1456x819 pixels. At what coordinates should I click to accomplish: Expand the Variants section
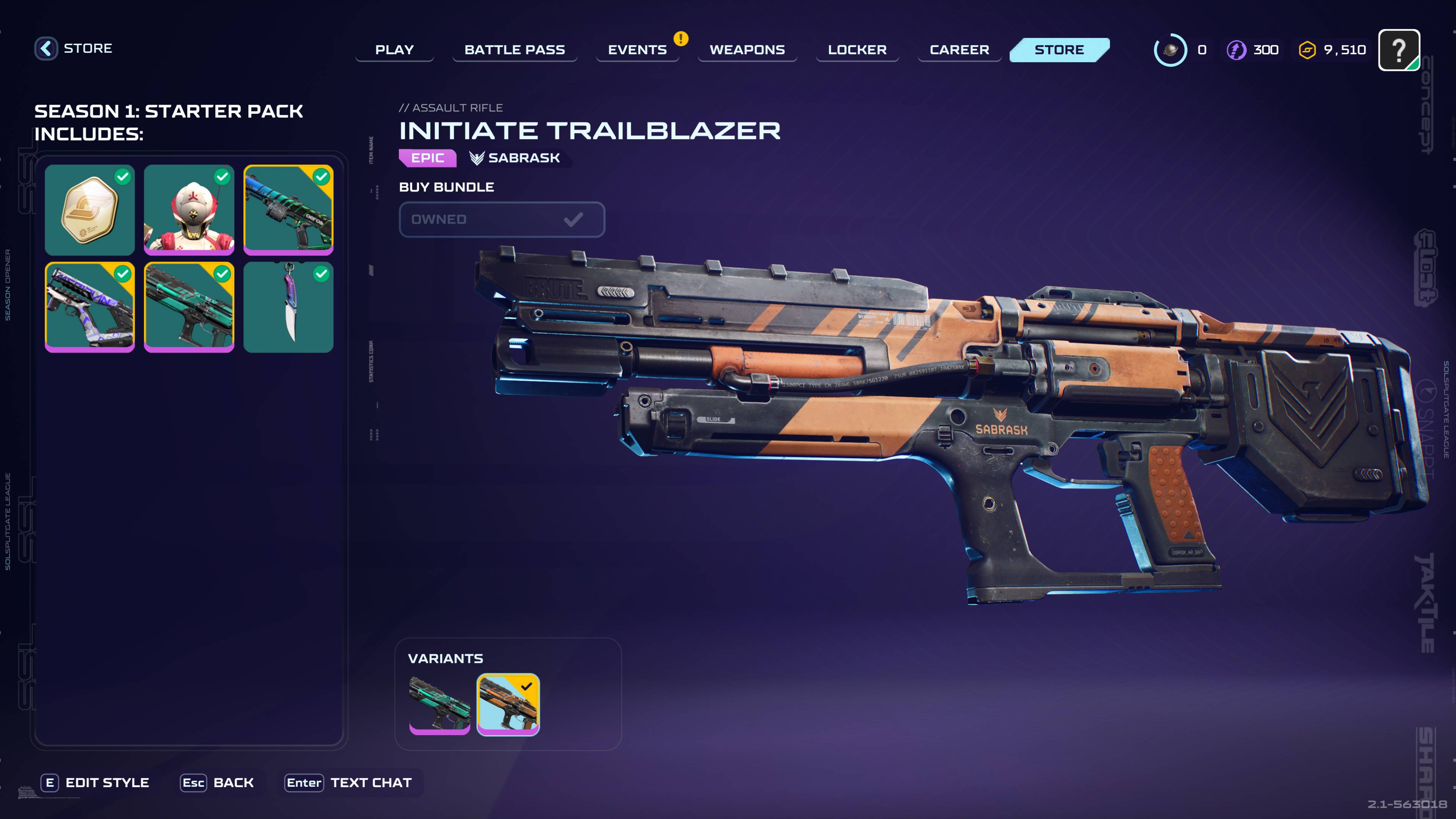click(x=446, y=658)
